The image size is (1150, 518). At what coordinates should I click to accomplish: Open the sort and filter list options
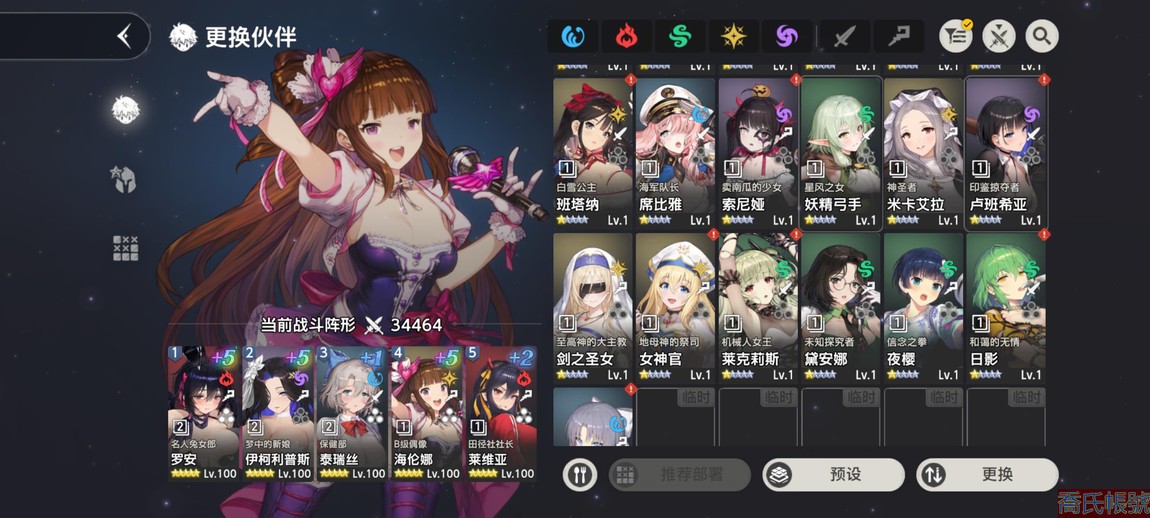click(x=957, y=37)
